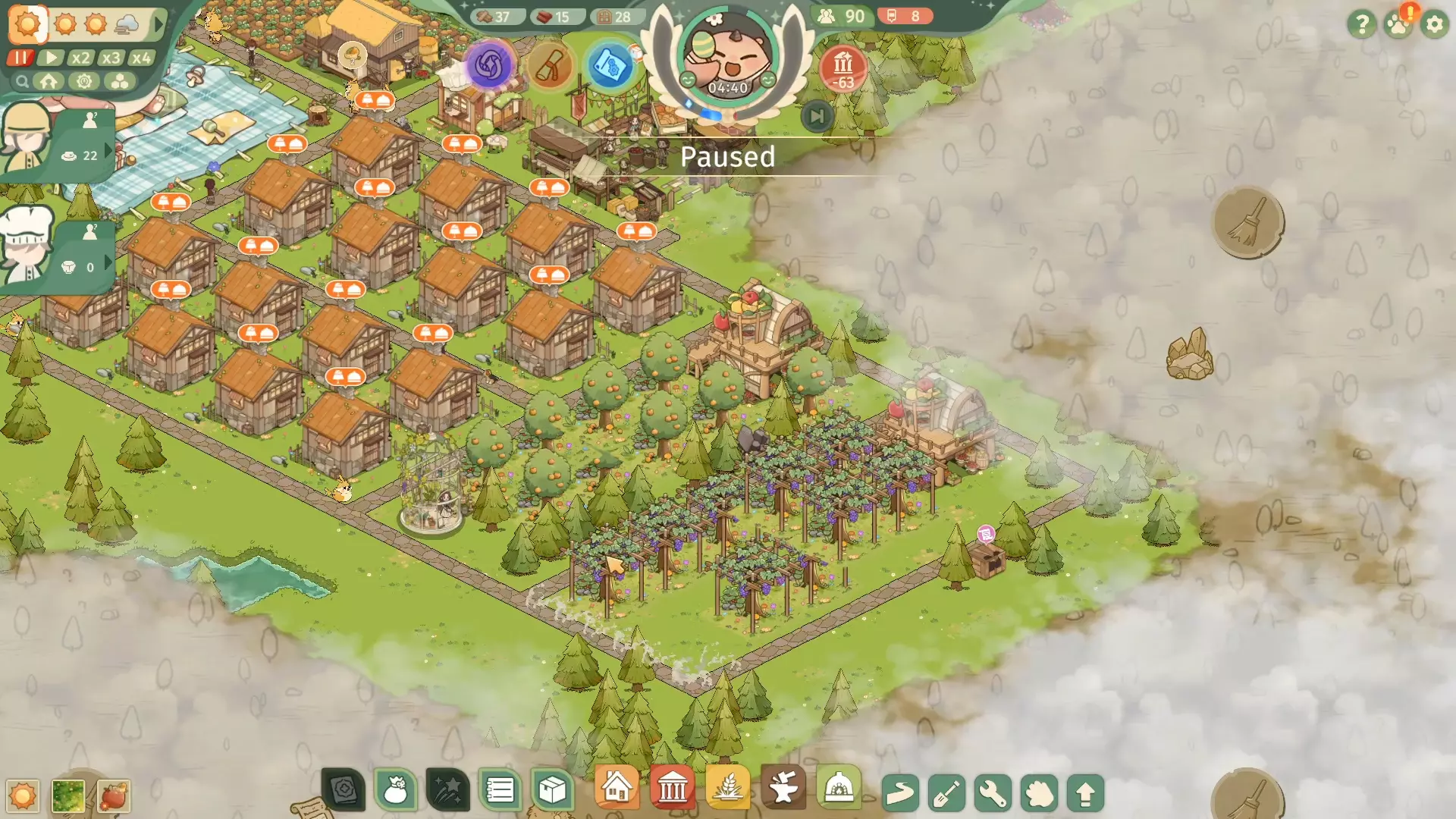Toggle the red pause button
The width and height of the screenshot is (1456, 819).
point(20,58)
